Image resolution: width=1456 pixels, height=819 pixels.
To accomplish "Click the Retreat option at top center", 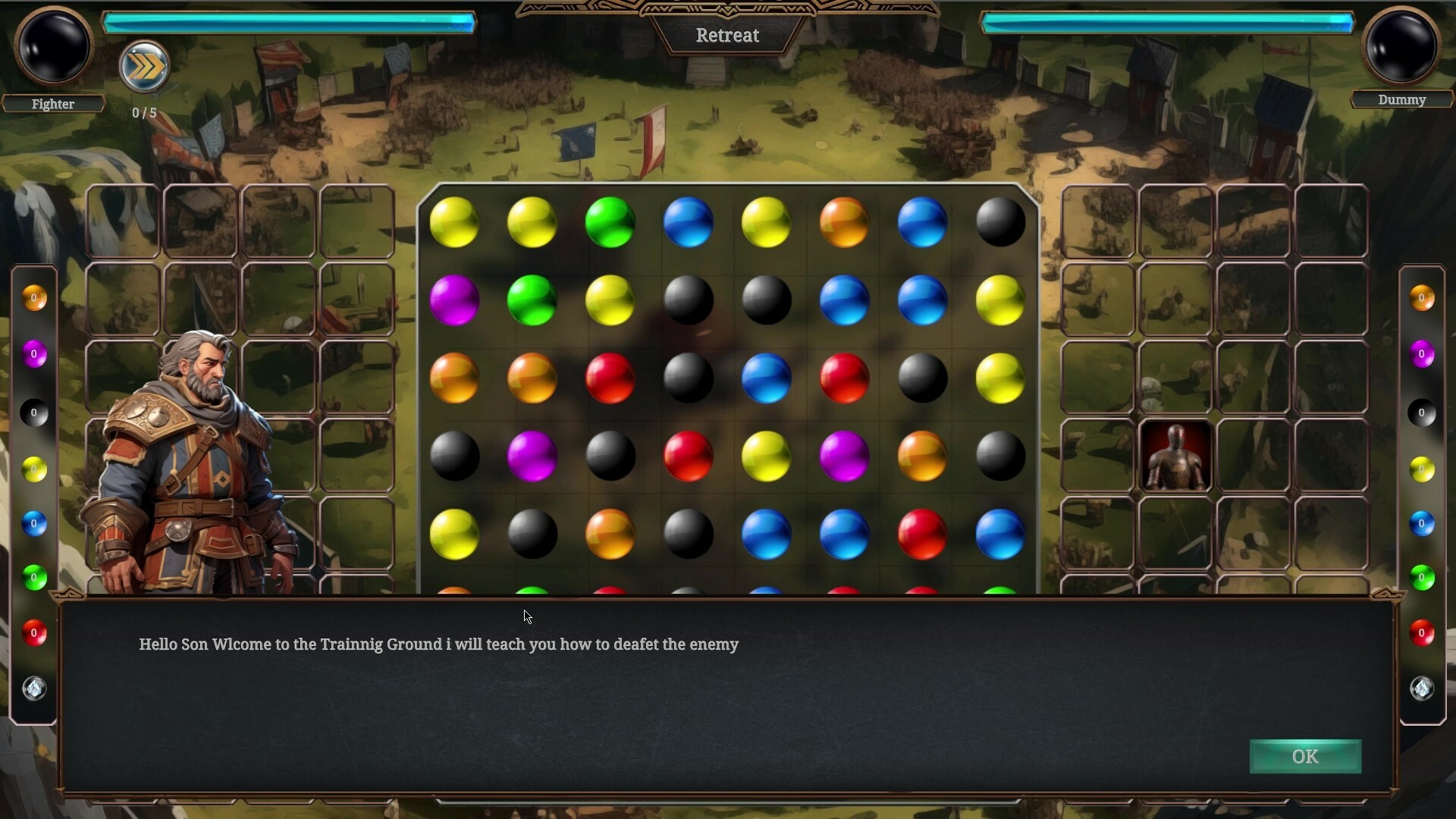I will (x=727, y=35).
